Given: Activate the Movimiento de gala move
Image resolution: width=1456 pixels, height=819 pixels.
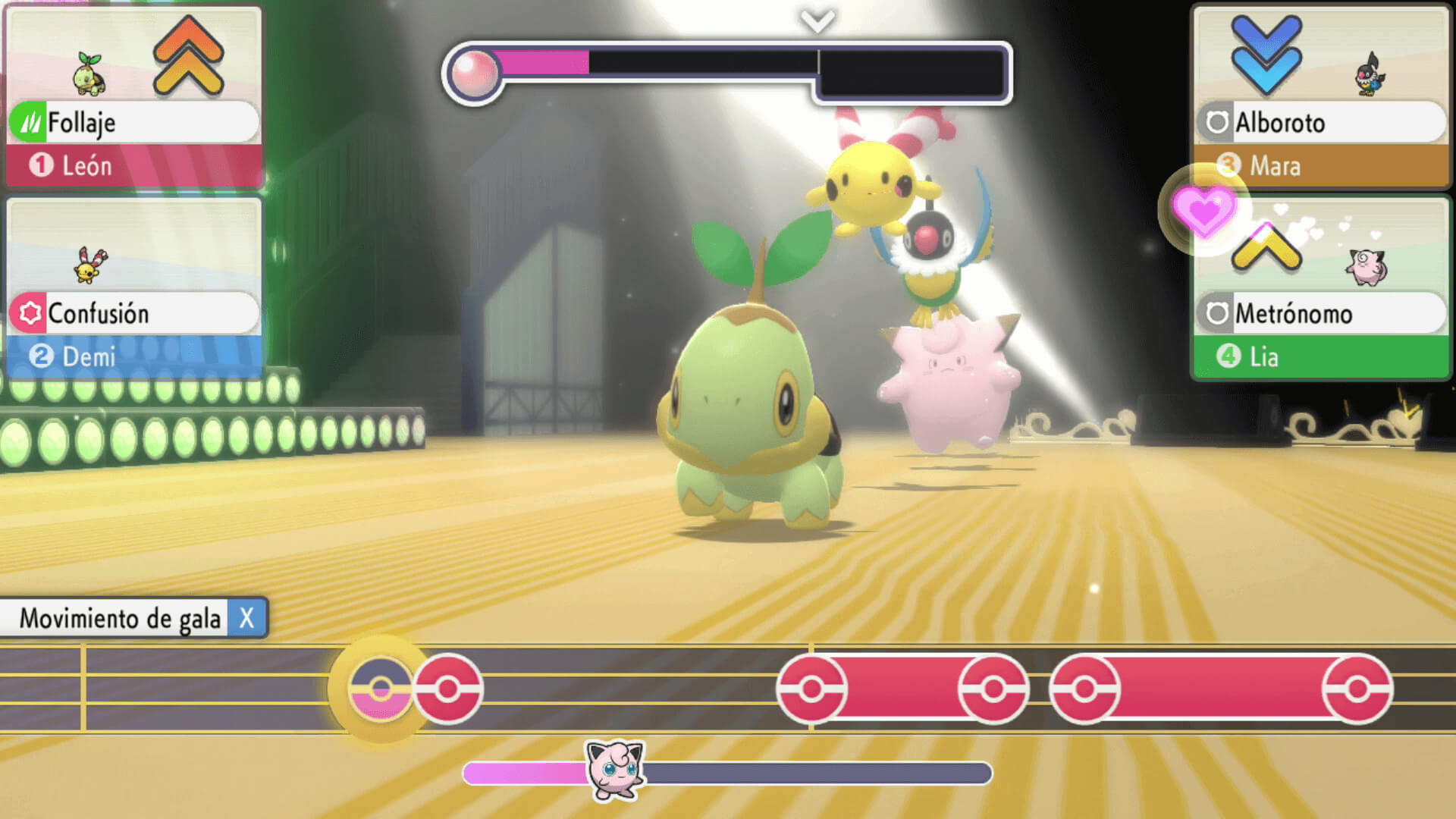Looking at the screenshot, I should point(133,618).
